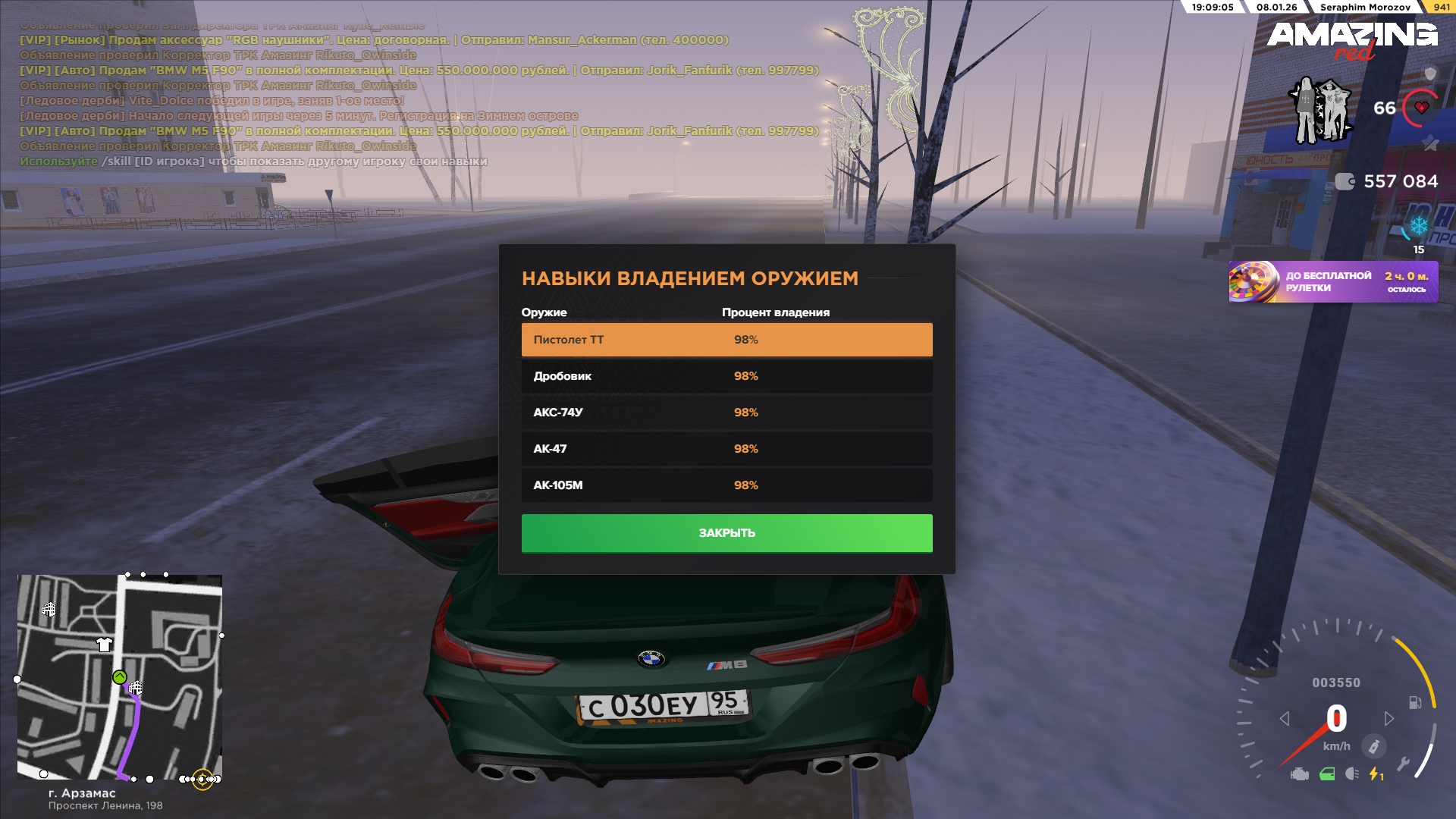1456x819 pixels.
Task: Click the Amazing red server logo
Action: click(x=1351, y=39)
